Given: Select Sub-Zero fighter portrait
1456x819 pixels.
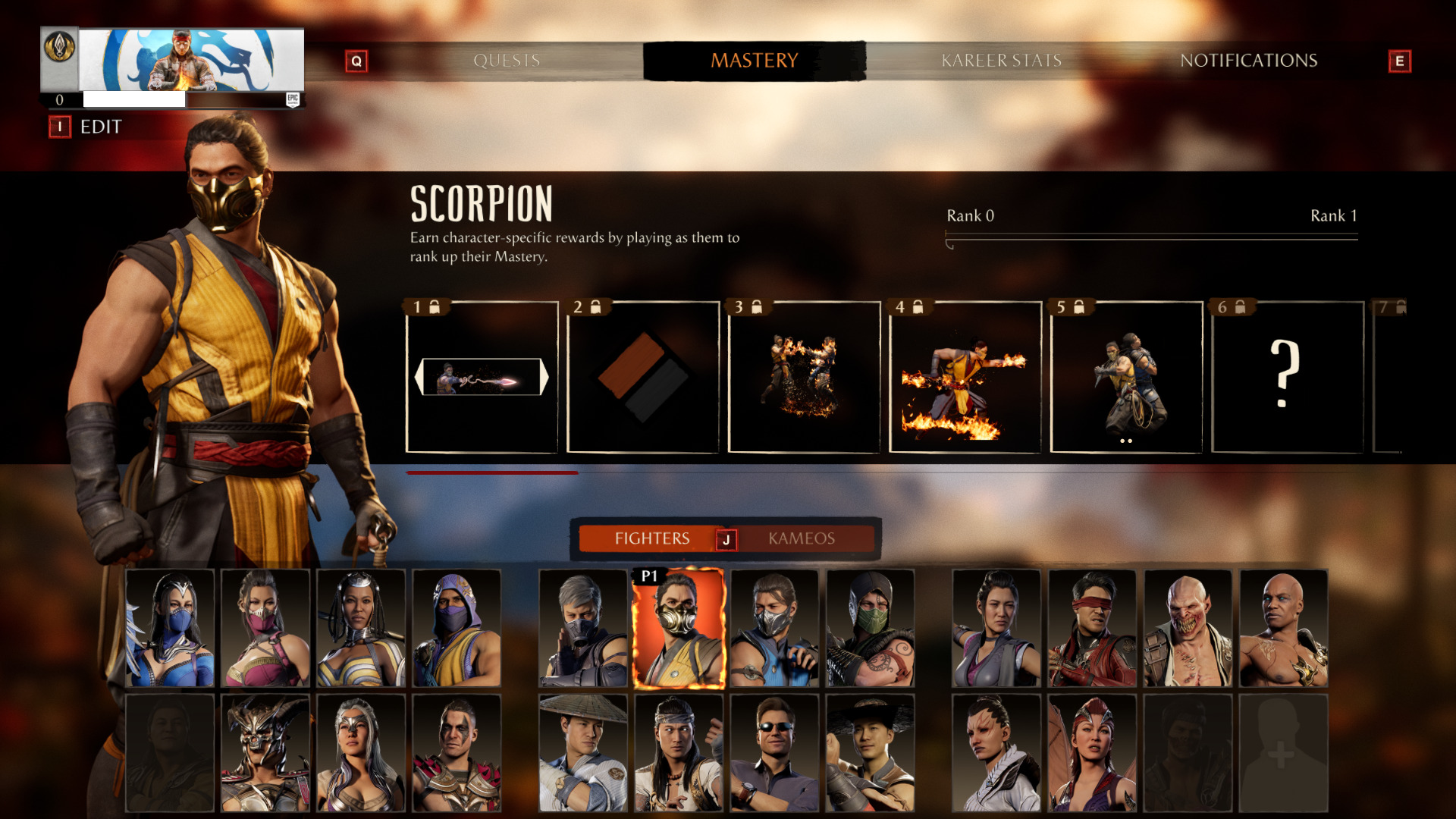Looking at the screenshot, I should coord(774,629).
